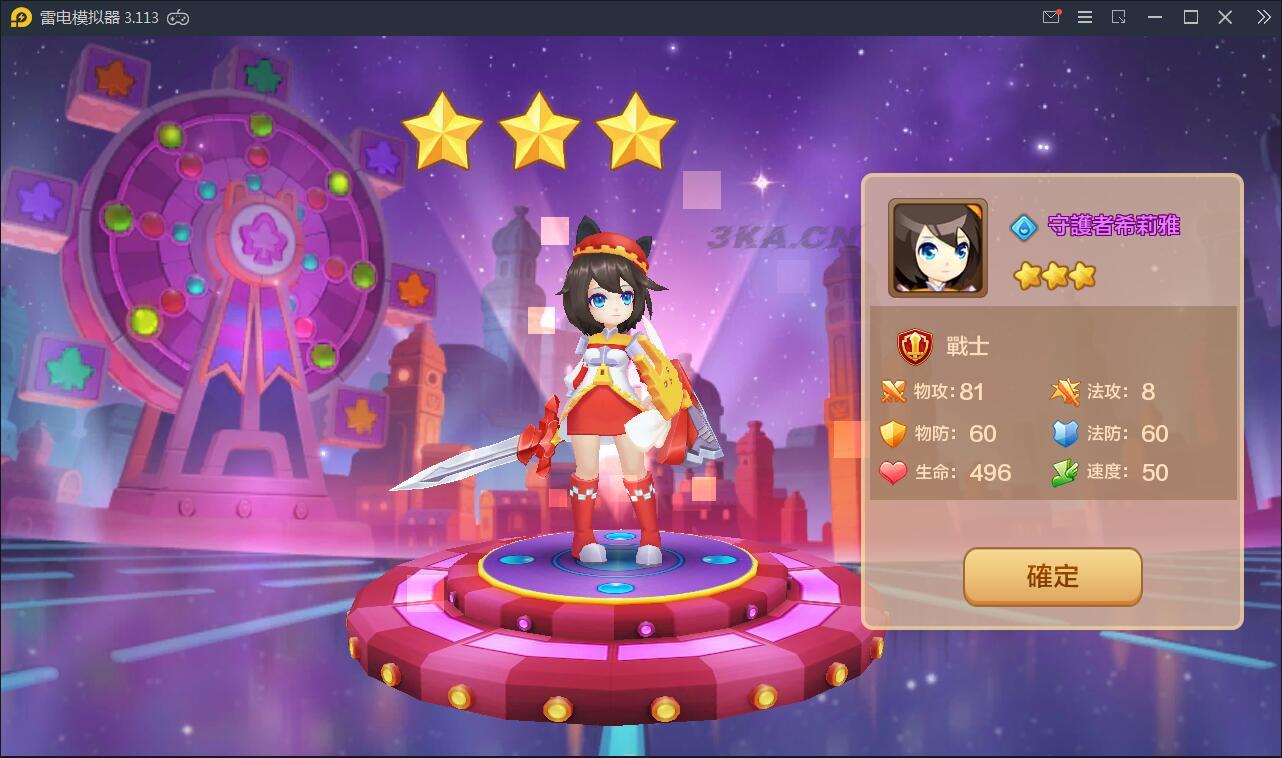
Task: Maximize the emulator window
Action: 1190,17
